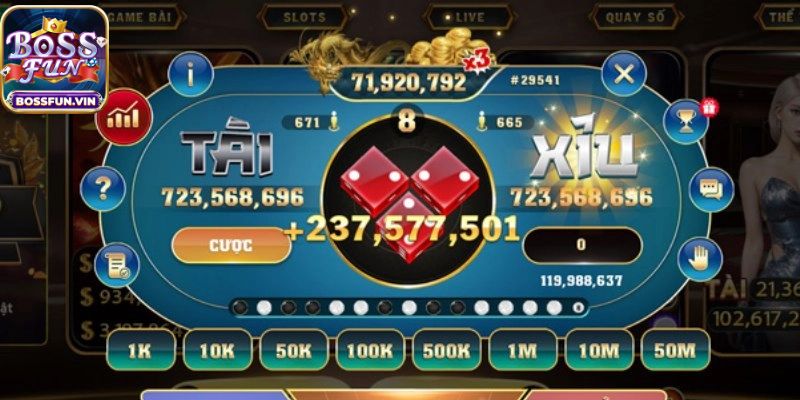
Task: Choose the 500K chip
Action: (x=446, y=349)
